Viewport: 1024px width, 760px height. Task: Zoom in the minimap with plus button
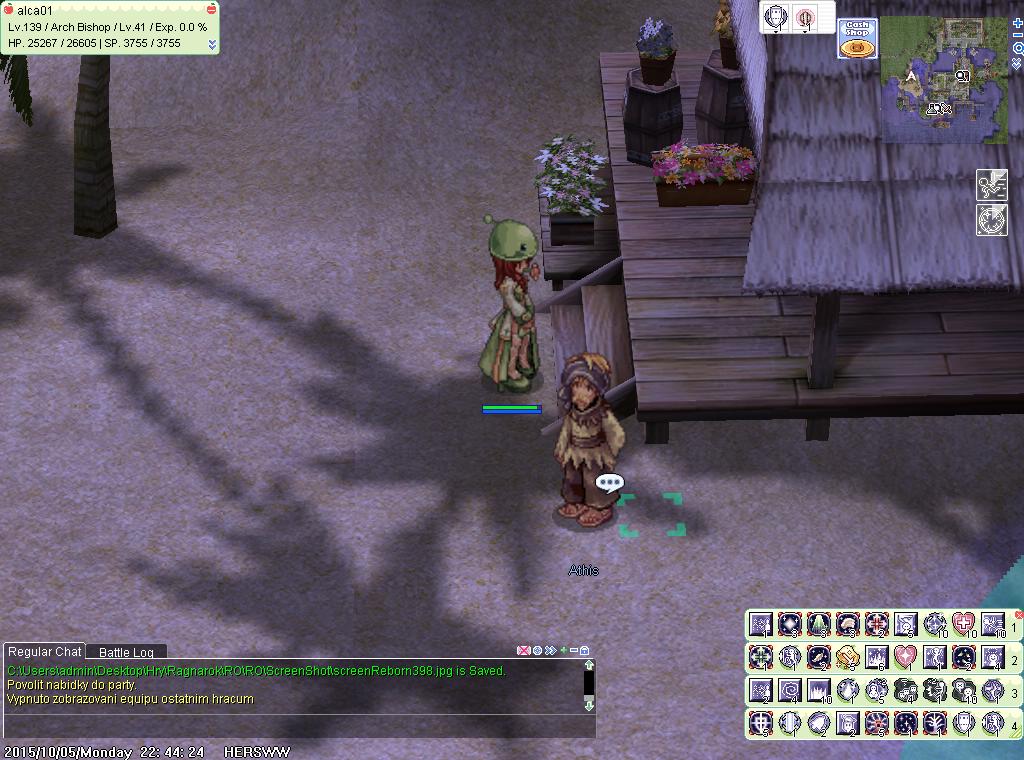pyautogui.click(x=1017, y=22)
